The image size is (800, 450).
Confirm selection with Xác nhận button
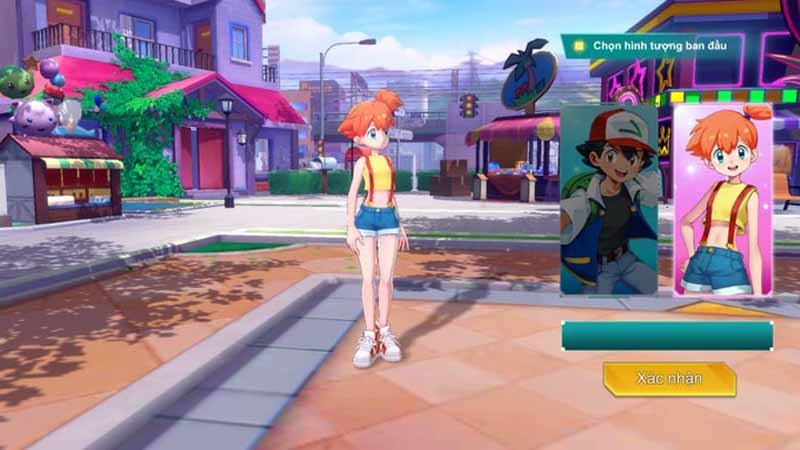pyautogui.click(x=669, y=379)
